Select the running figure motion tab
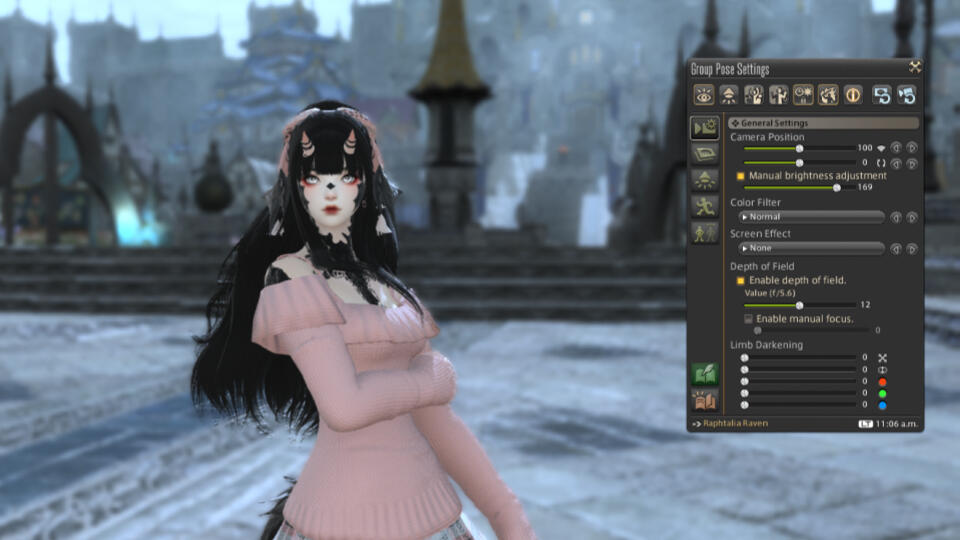This screenshot has width=960, height=540. tap(704, 206)
